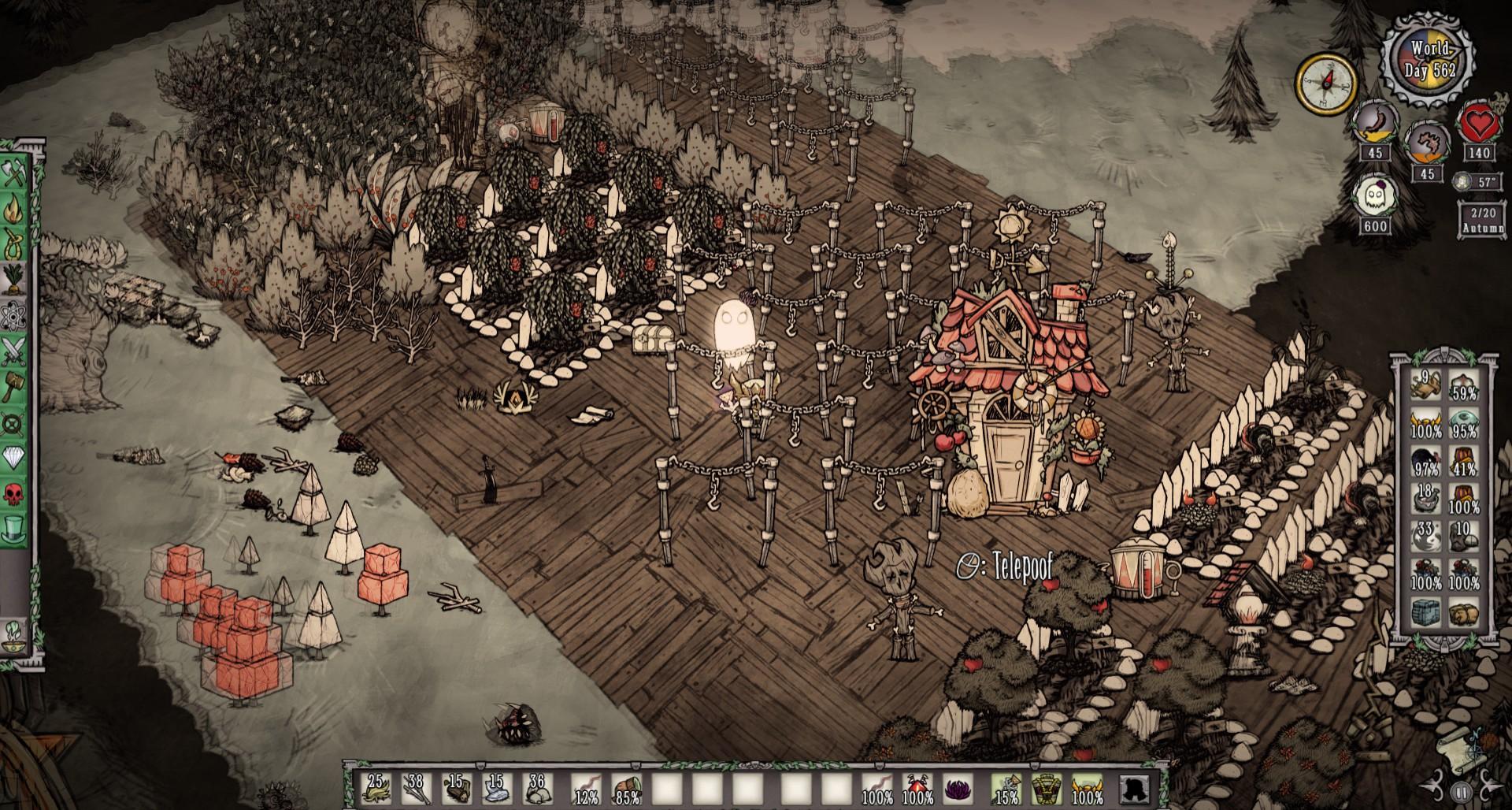Choose the crossed-swords Fight crafting tab
1512x810 pixels.
click(x=15, y=350)
